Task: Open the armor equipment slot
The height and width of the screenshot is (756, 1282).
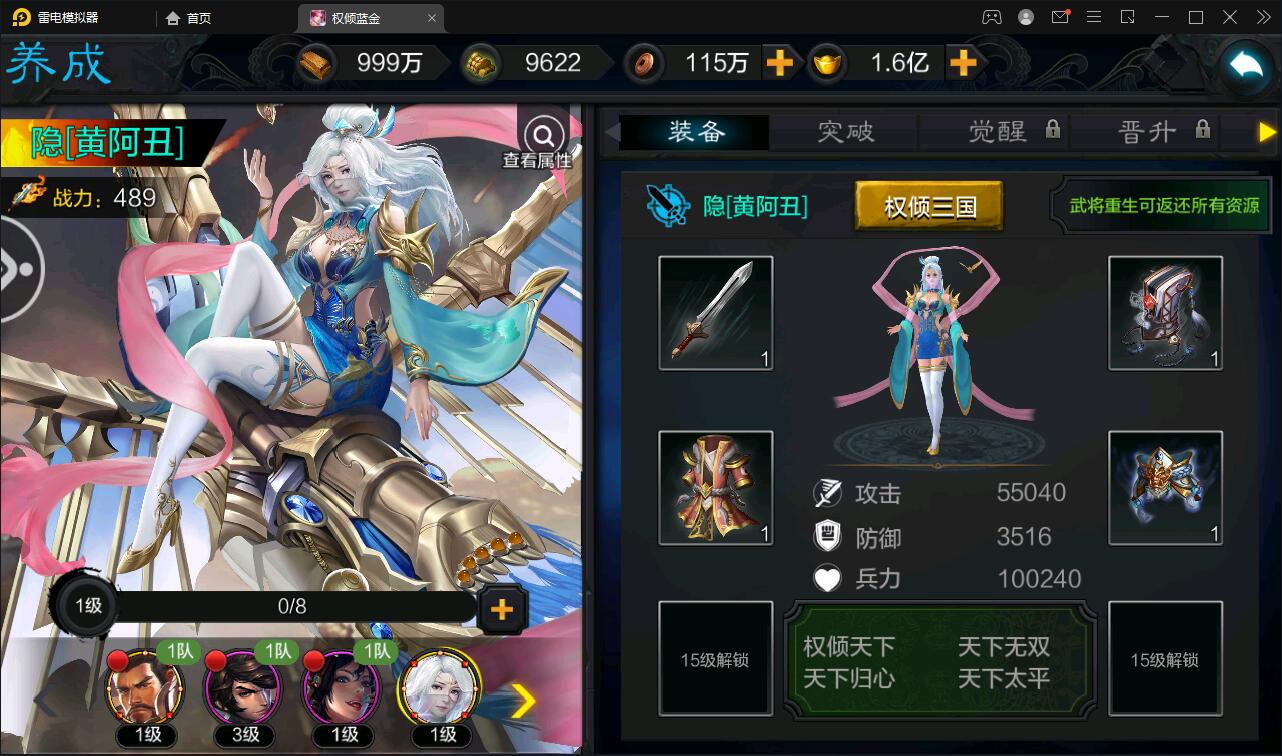Action: (x=715, y=488)
